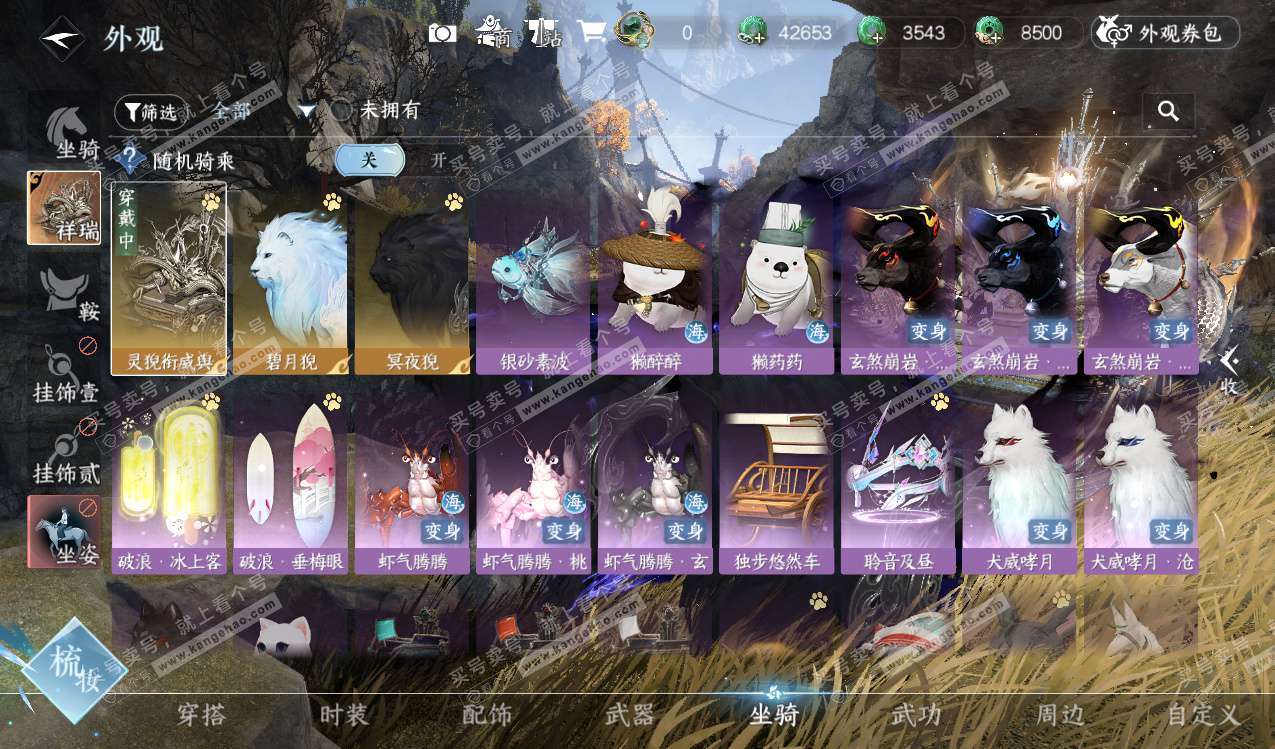Select the 祥瑞 side category
The height and width of the screenshot is (749, 1275).
[x=64, y=208]
